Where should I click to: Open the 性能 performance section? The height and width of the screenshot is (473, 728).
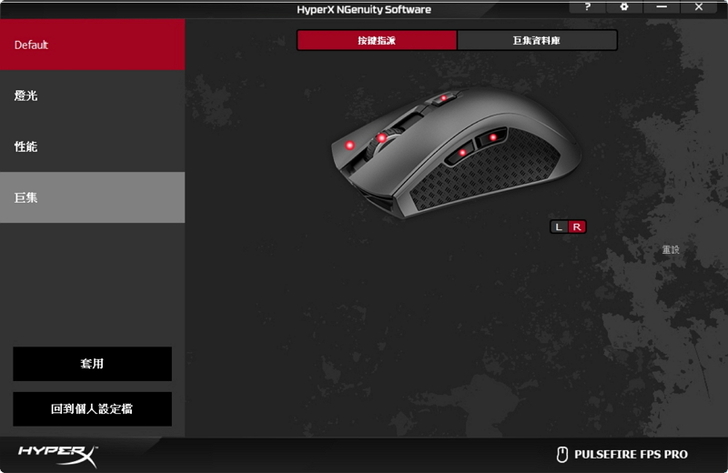[92, 147]
